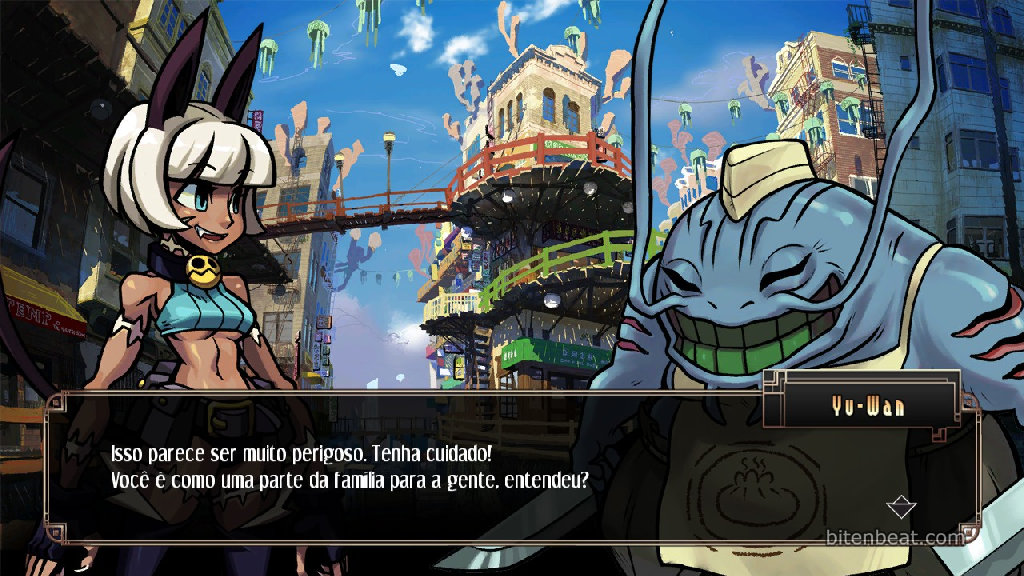Click the dialogue advance arrow indicator

coord(902,507)
